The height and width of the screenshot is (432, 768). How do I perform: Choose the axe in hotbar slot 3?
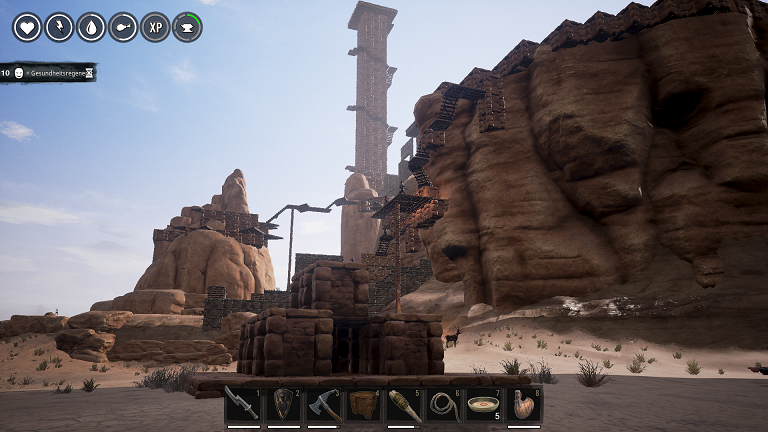click(x=324, y=405)
